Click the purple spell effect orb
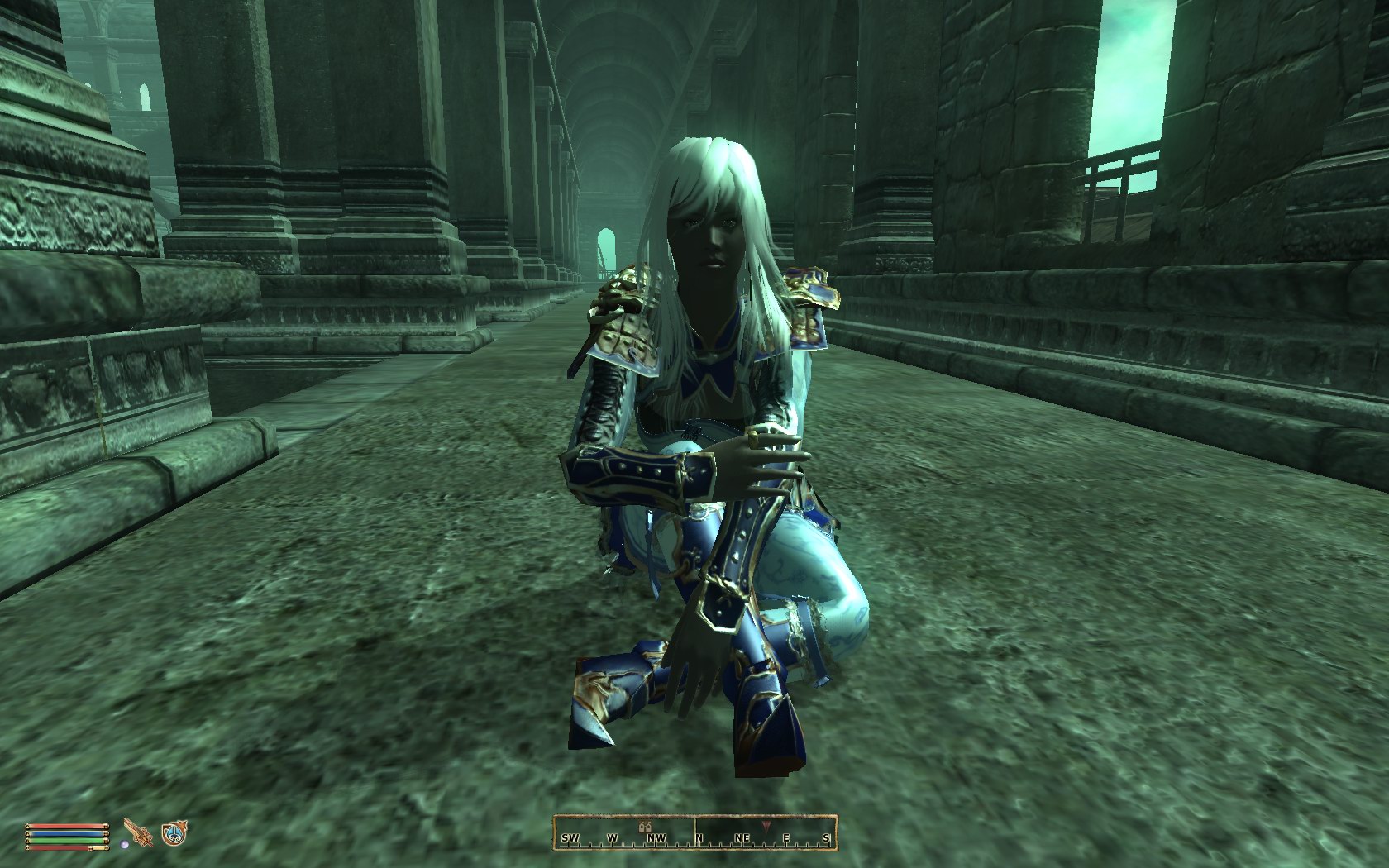Screen dimensions: 1389x868 click(124, 843)
